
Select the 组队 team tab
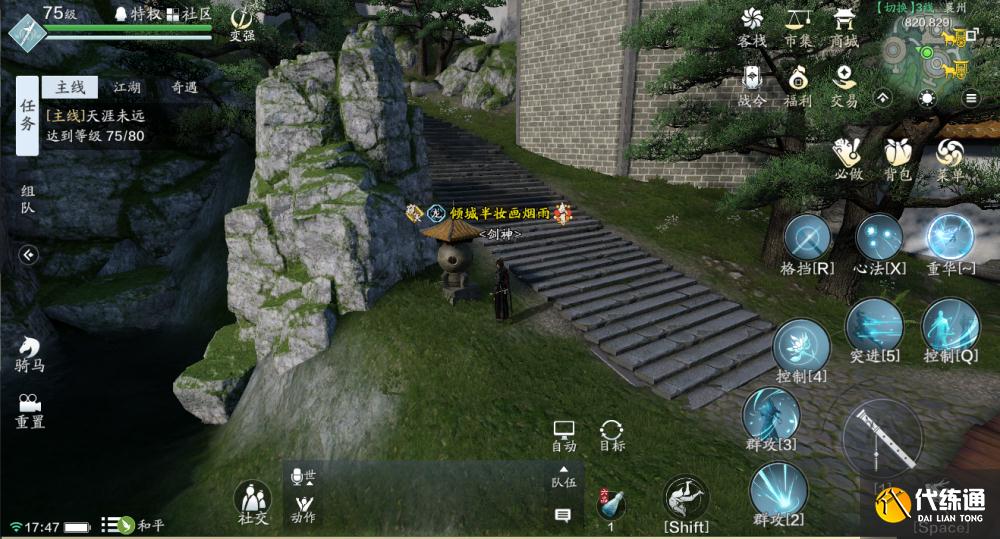tap(27, 200)
